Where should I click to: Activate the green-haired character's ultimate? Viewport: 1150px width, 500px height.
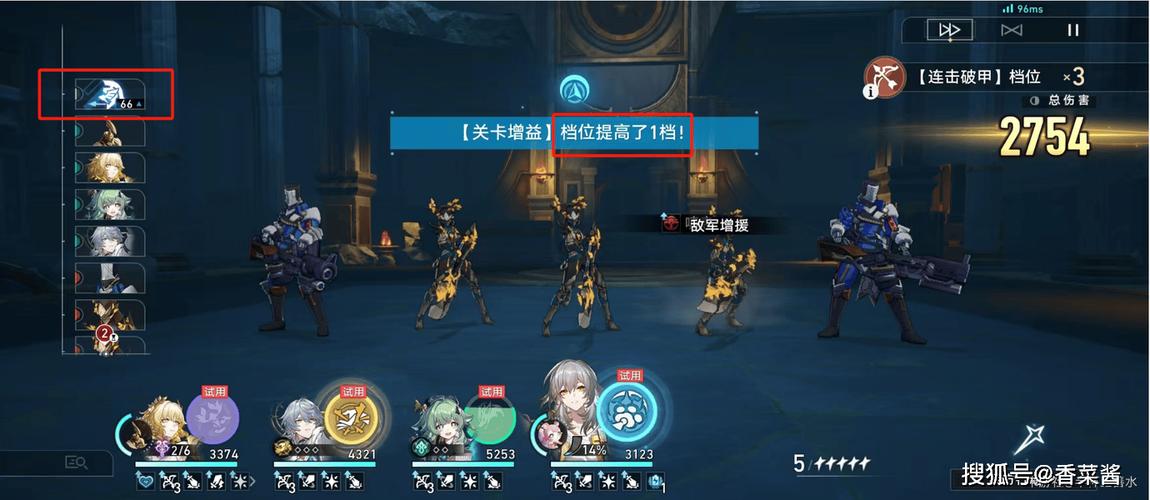(x=489, y=416)
